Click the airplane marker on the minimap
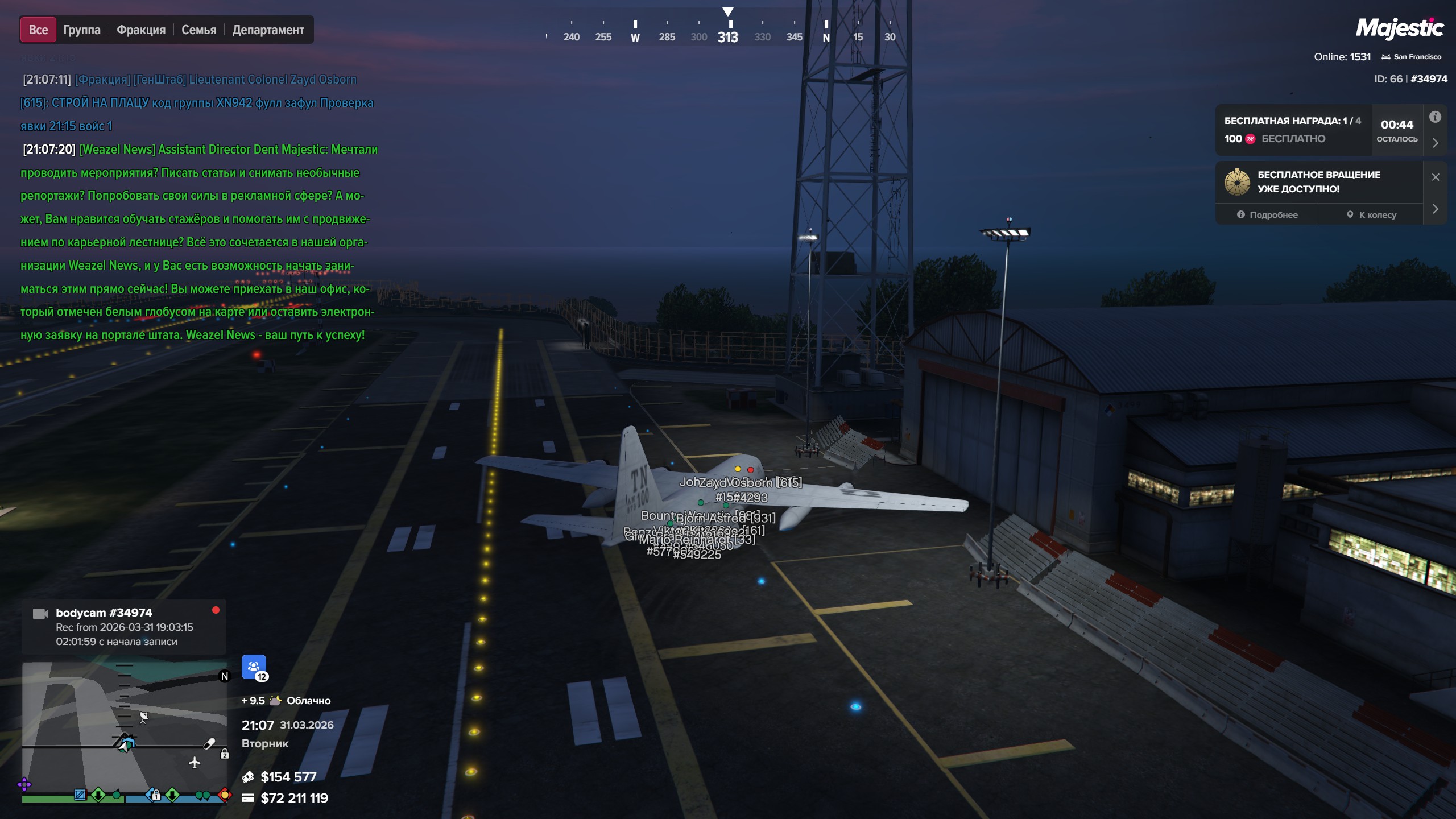Screen dimensions: 1456x819 tap(195, 762)
